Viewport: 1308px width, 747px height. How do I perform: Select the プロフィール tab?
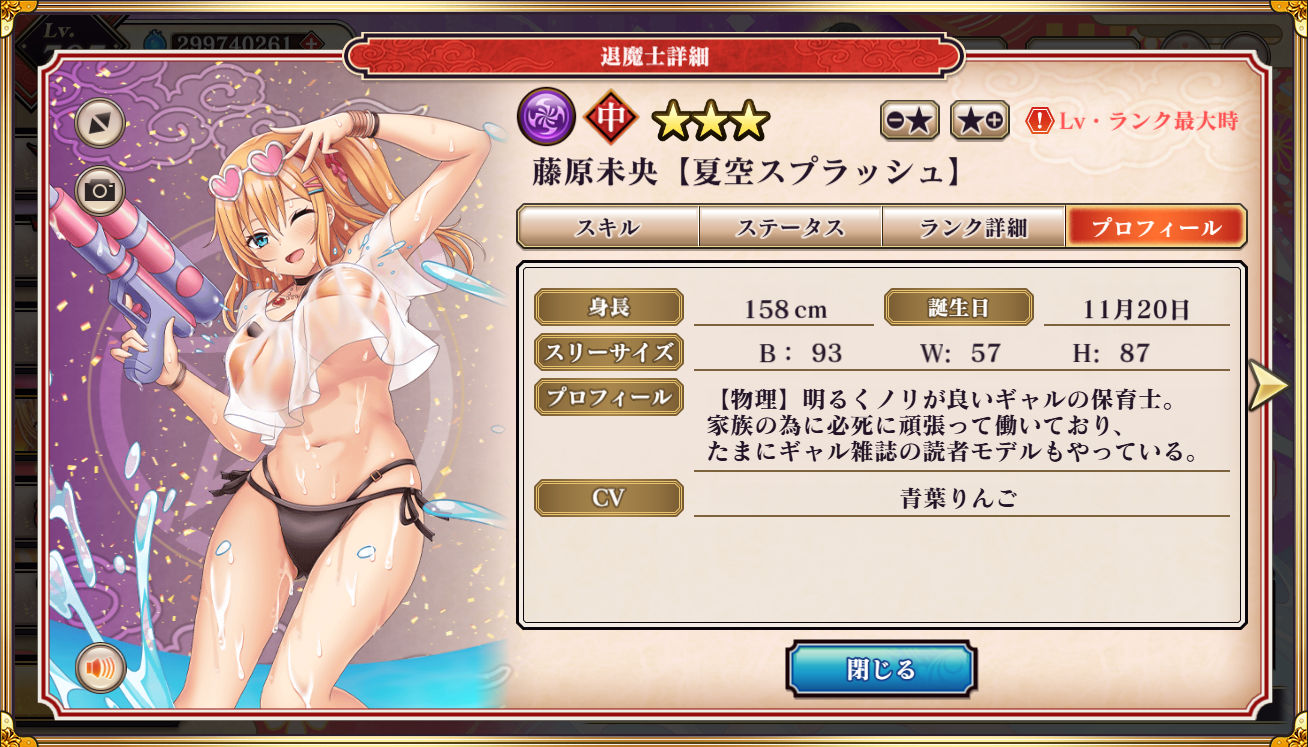[x=1156, y=227]
